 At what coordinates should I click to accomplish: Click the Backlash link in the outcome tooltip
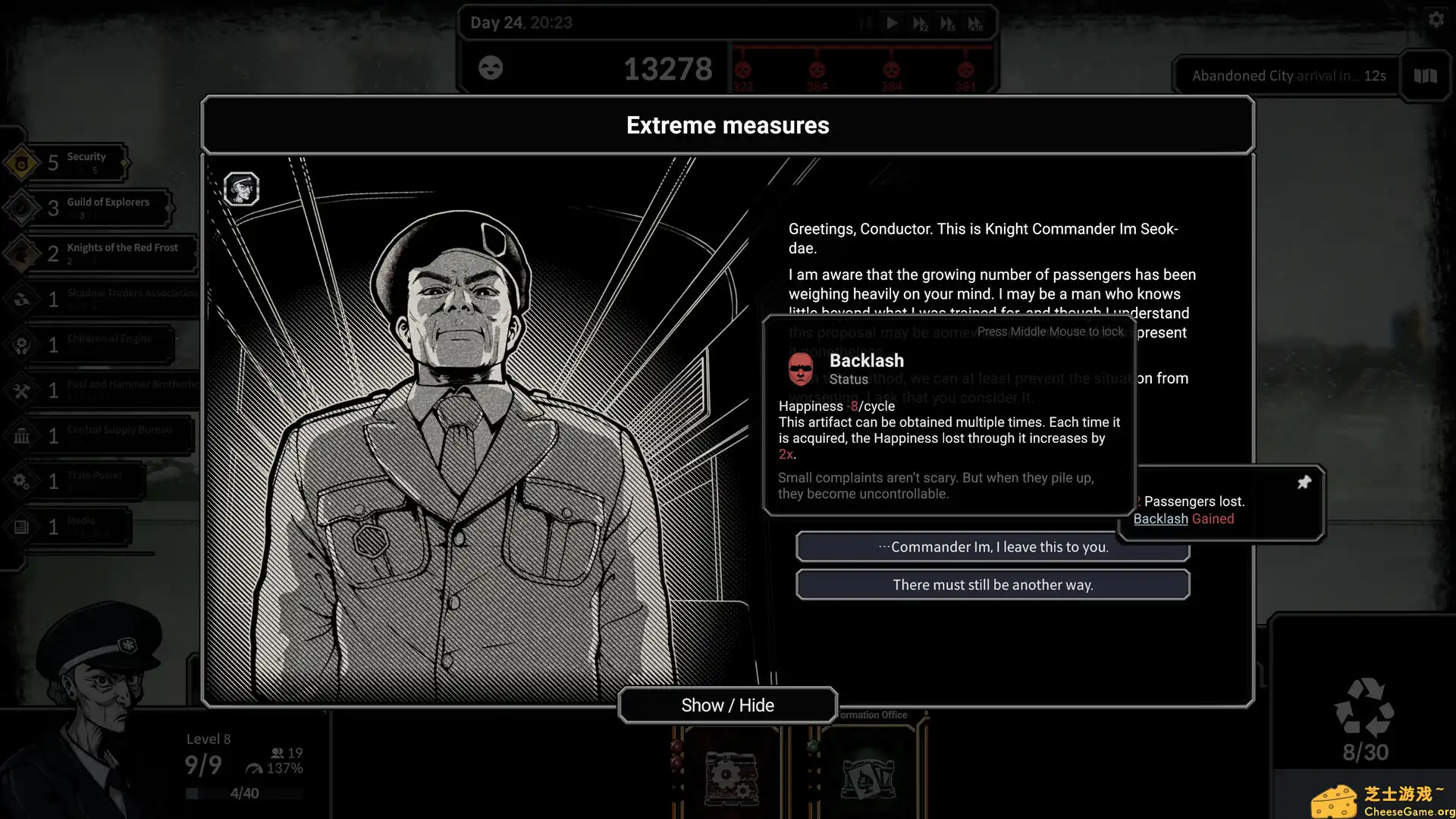point(1160,519)
